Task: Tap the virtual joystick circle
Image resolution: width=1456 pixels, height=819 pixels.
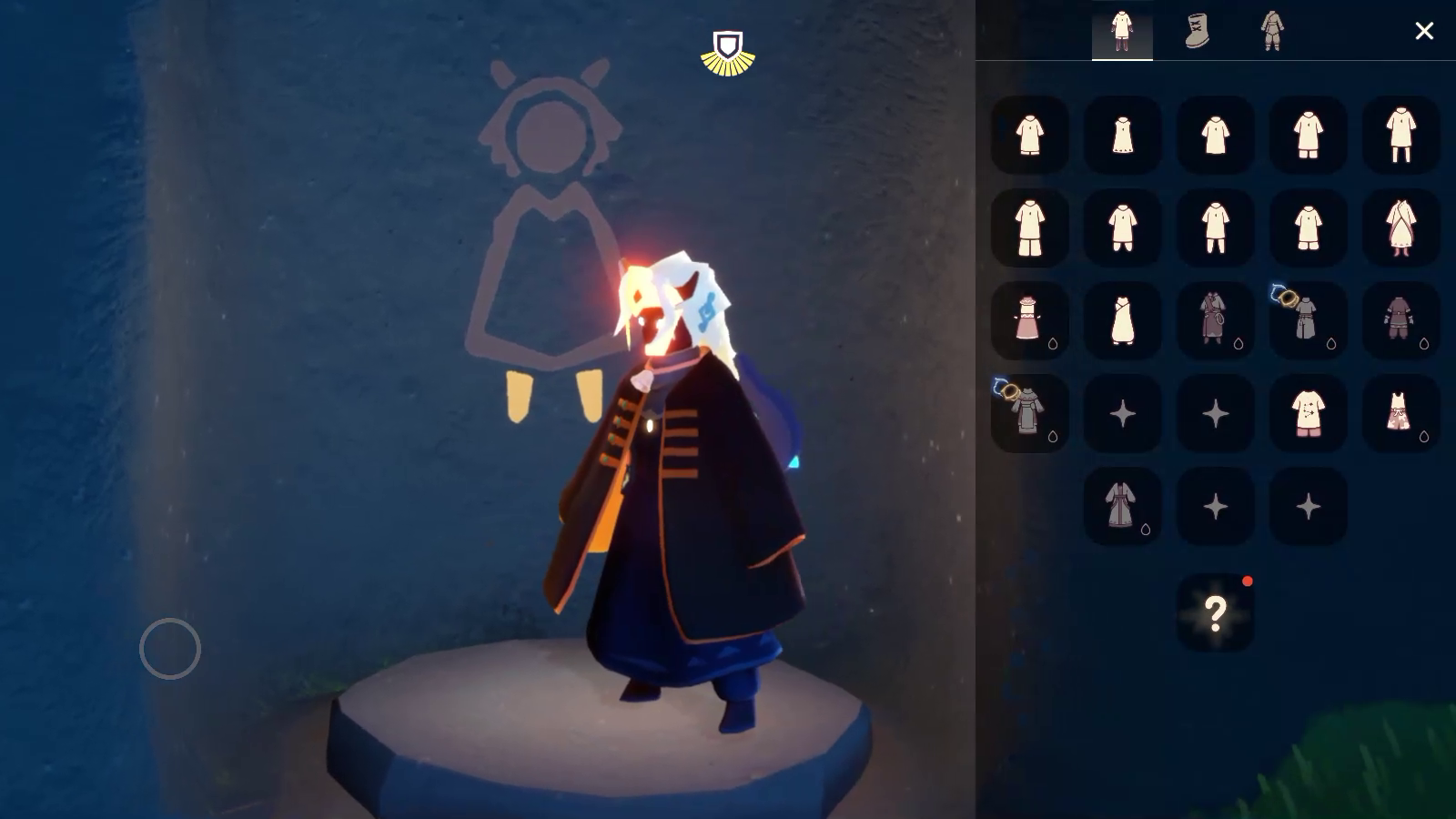Action: point(170,649)
